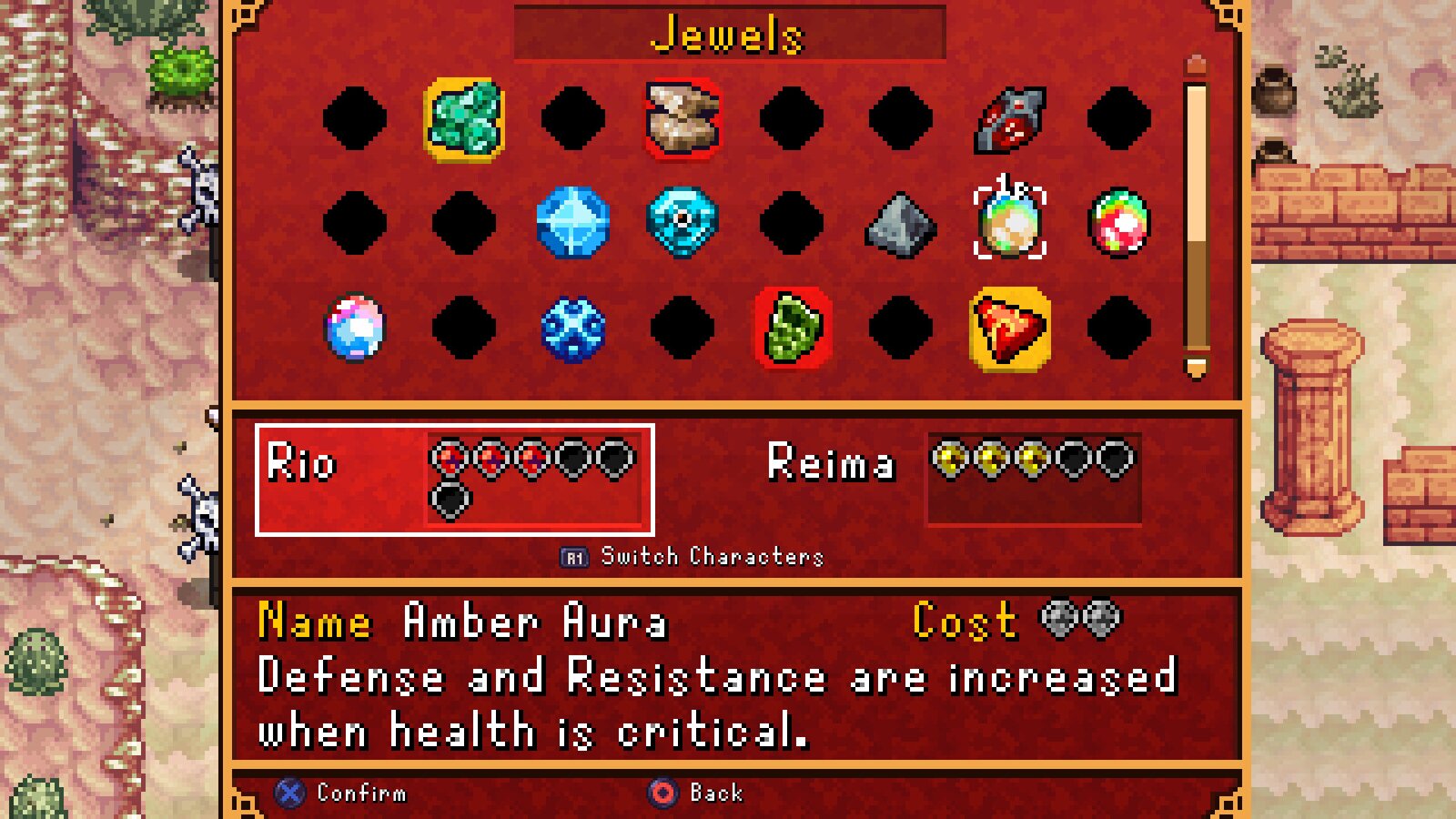Select the green emerald jewel in the top row
This screenshot has width=1456, height=819.
pos(464,118)
